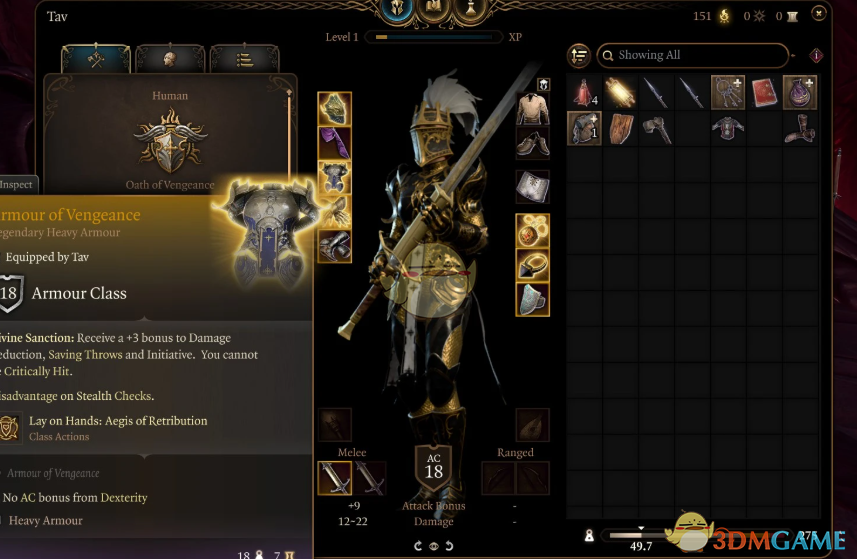The width and height of the screenshot is (857, 559).
Task: Open the inventory sort options
Action: click(578, 55)
